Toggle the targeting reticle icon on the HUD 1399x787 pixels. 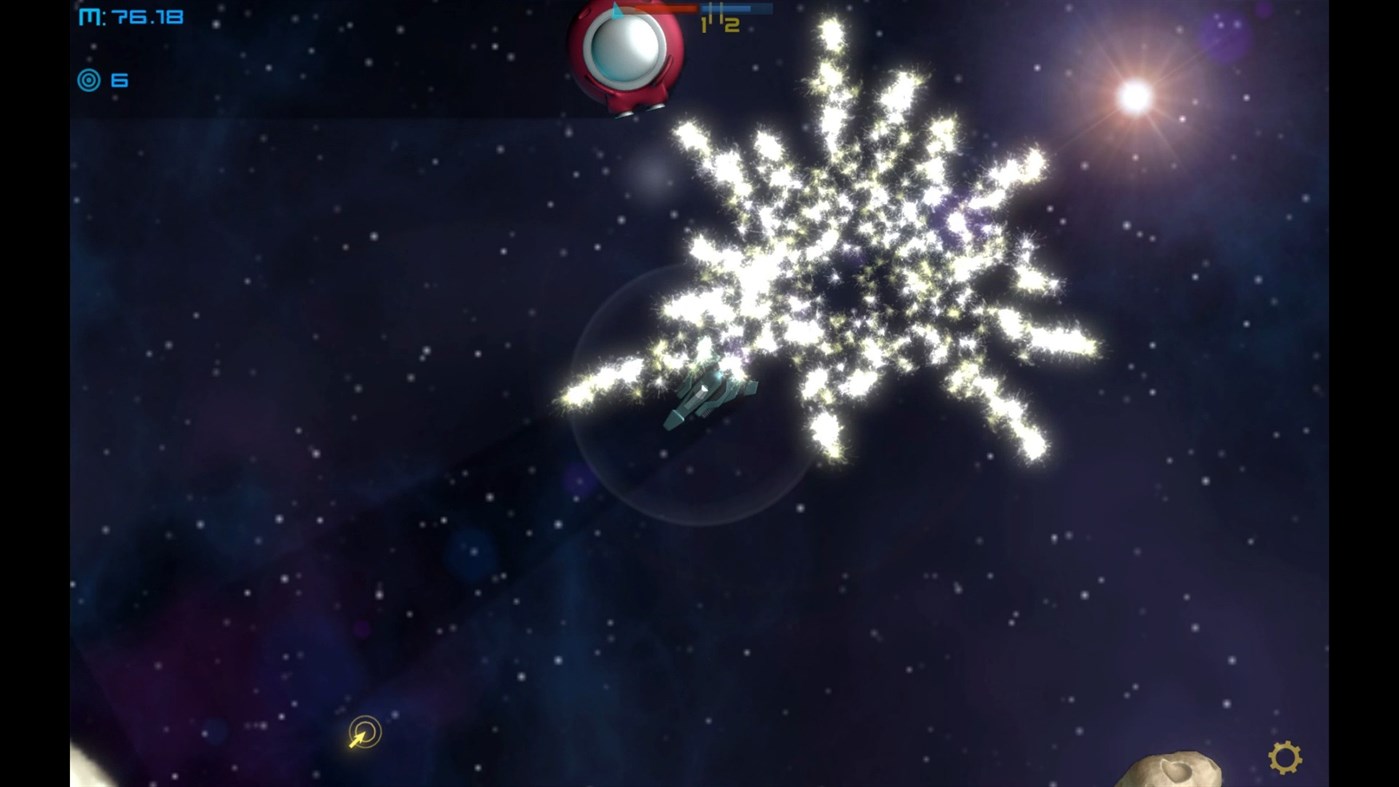click(x=89, y=80)
